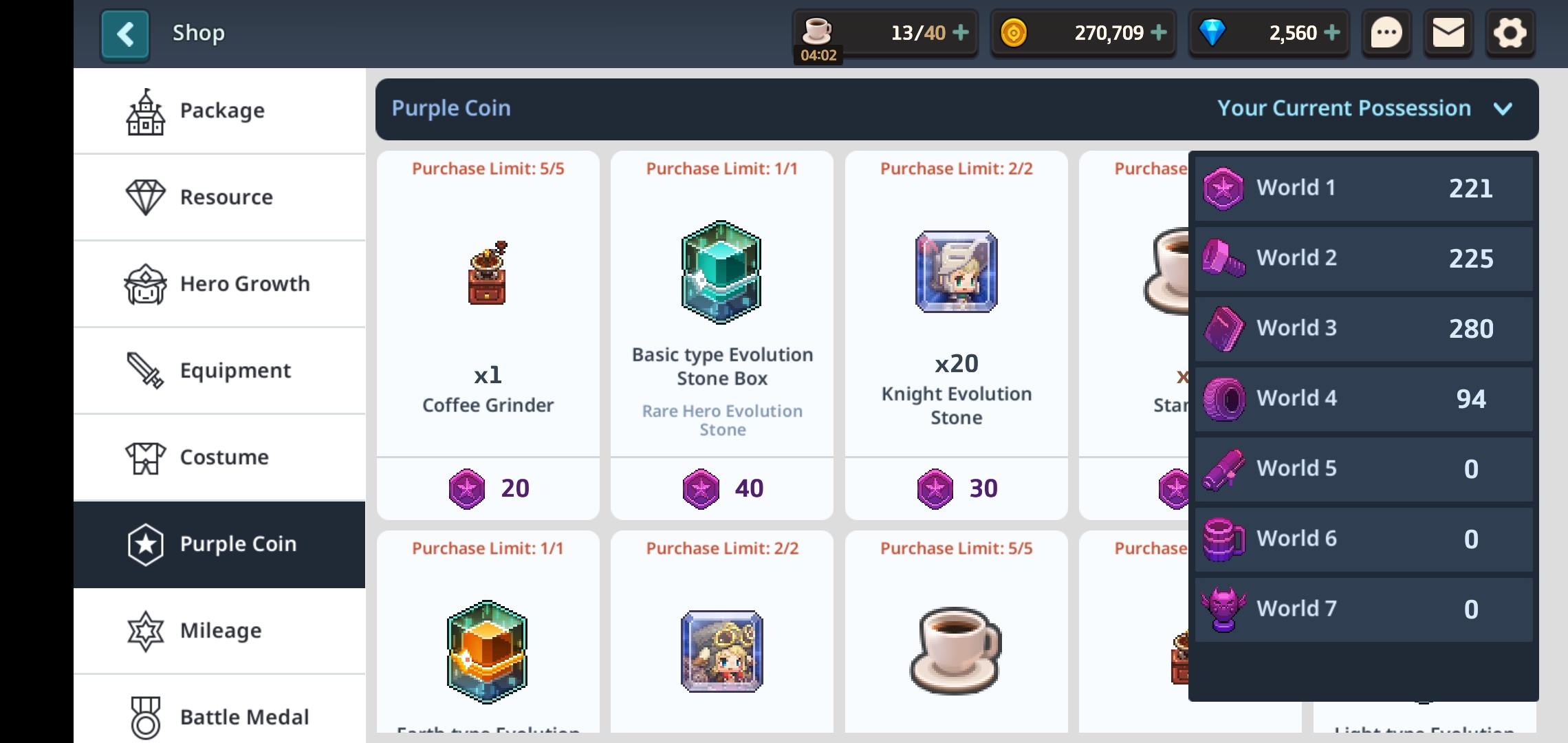This screenshot has width=1568, height=743.
Task: Open the mail envelope icon
Action: tap(1448, 32)
